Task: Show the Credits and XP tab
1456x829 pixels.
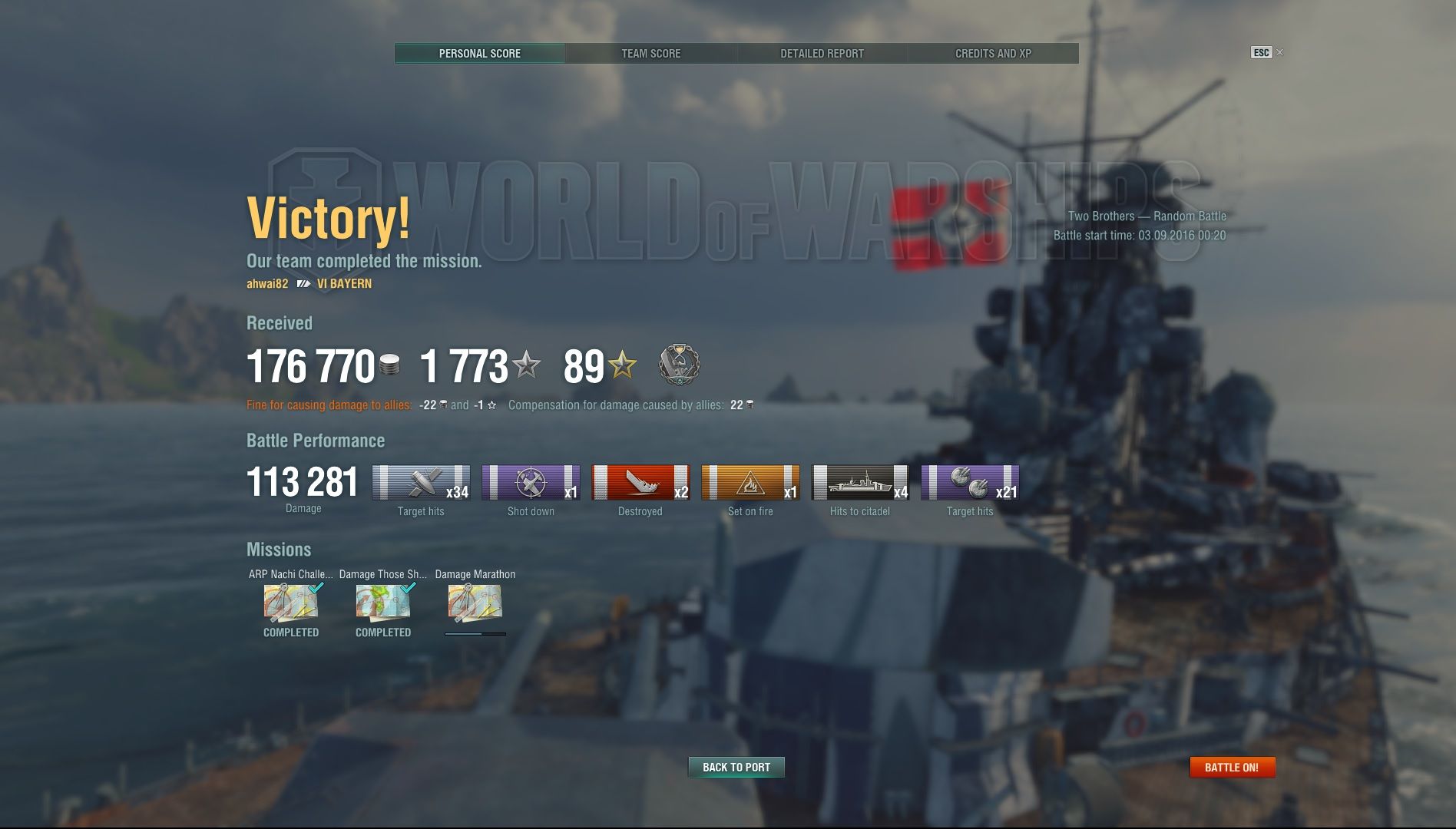Action: click(x=993, y=54)
